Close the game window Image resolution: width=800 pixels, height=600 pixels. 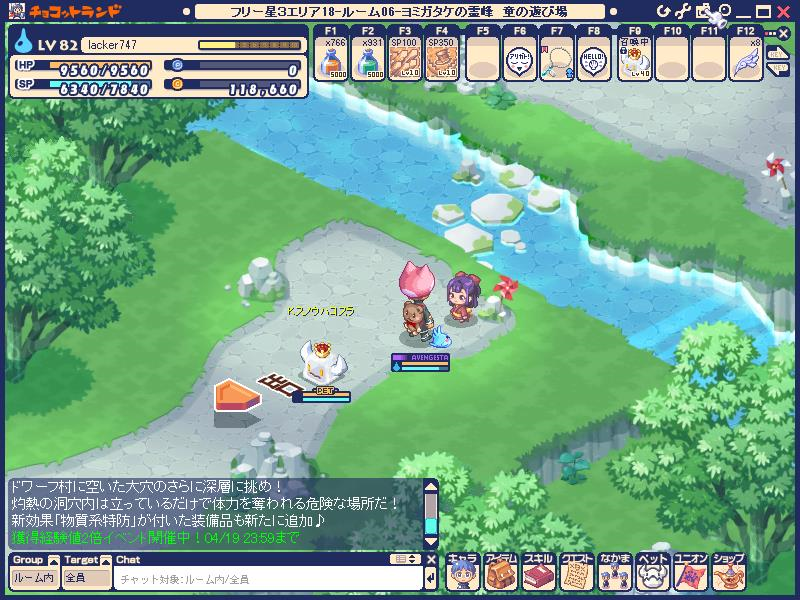(x=786, y=9)
